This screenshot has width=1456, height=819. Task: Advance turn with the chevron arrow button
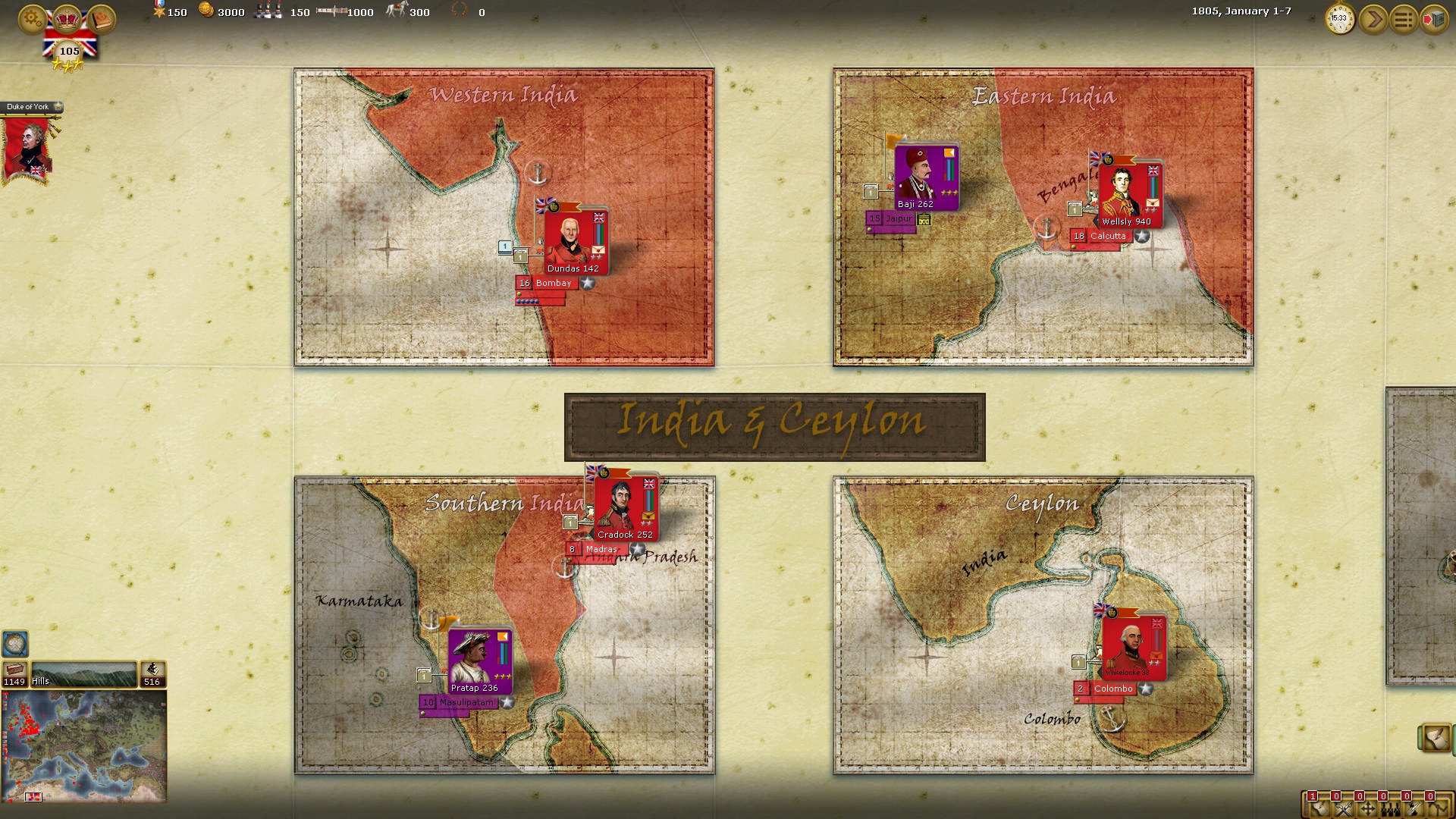1373,19
